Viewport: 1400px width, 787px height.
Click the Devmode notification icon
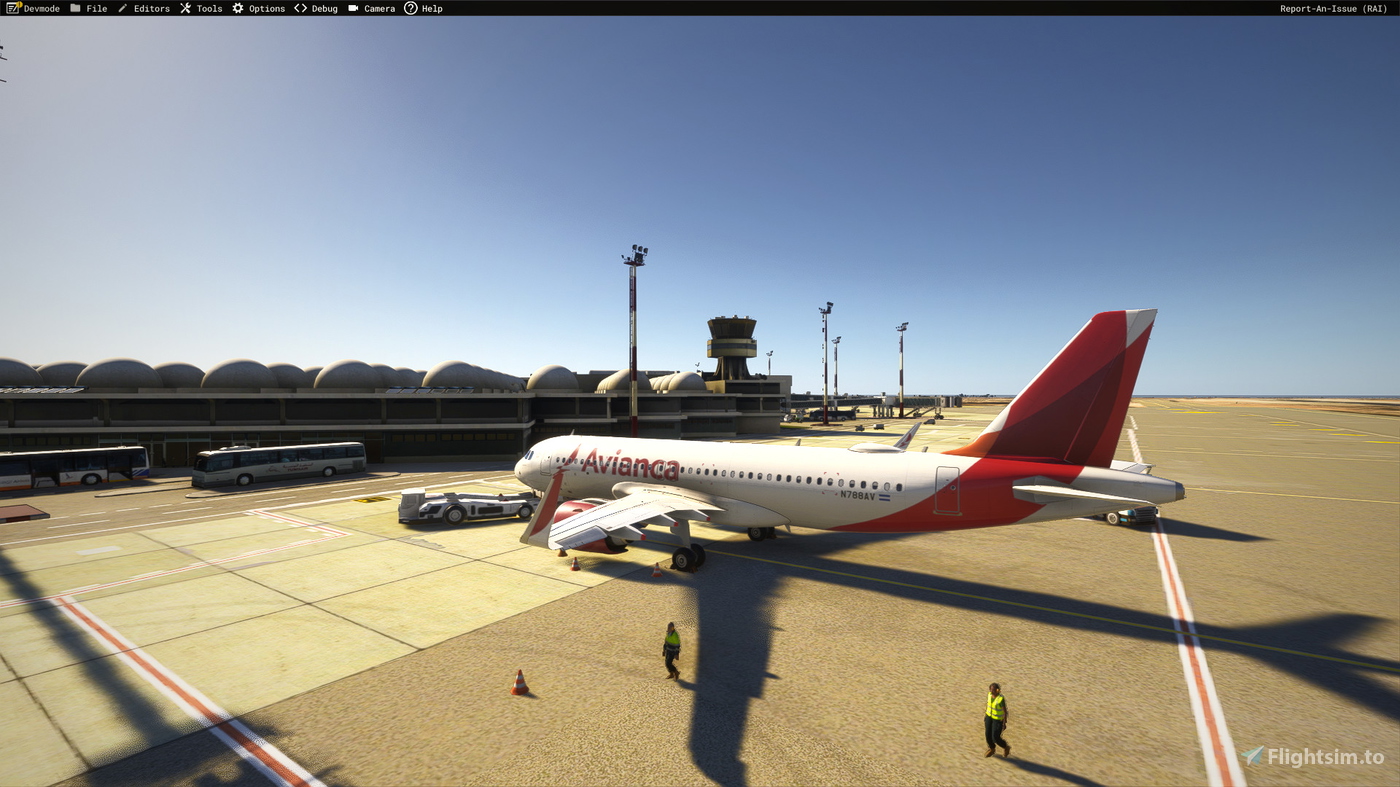(x=14, y=8)
